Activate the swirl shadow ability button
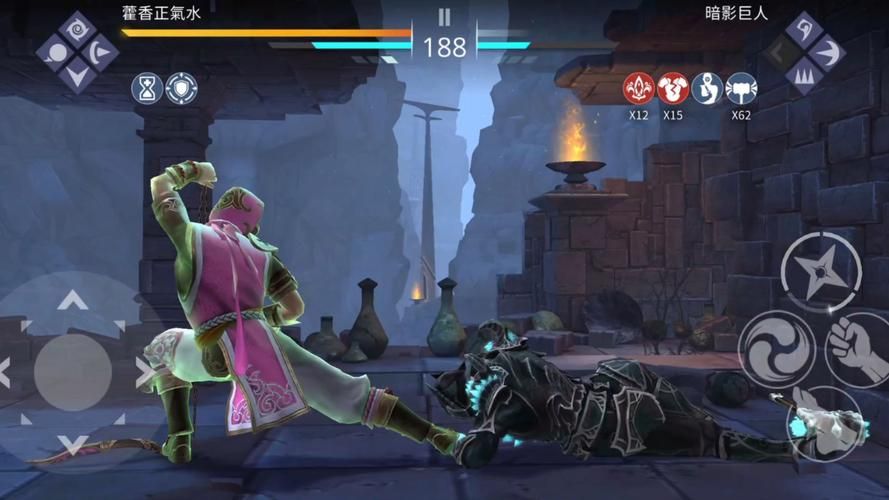This screenshot has height=500, width=889. pyautogui.click(x=775, y=348)
